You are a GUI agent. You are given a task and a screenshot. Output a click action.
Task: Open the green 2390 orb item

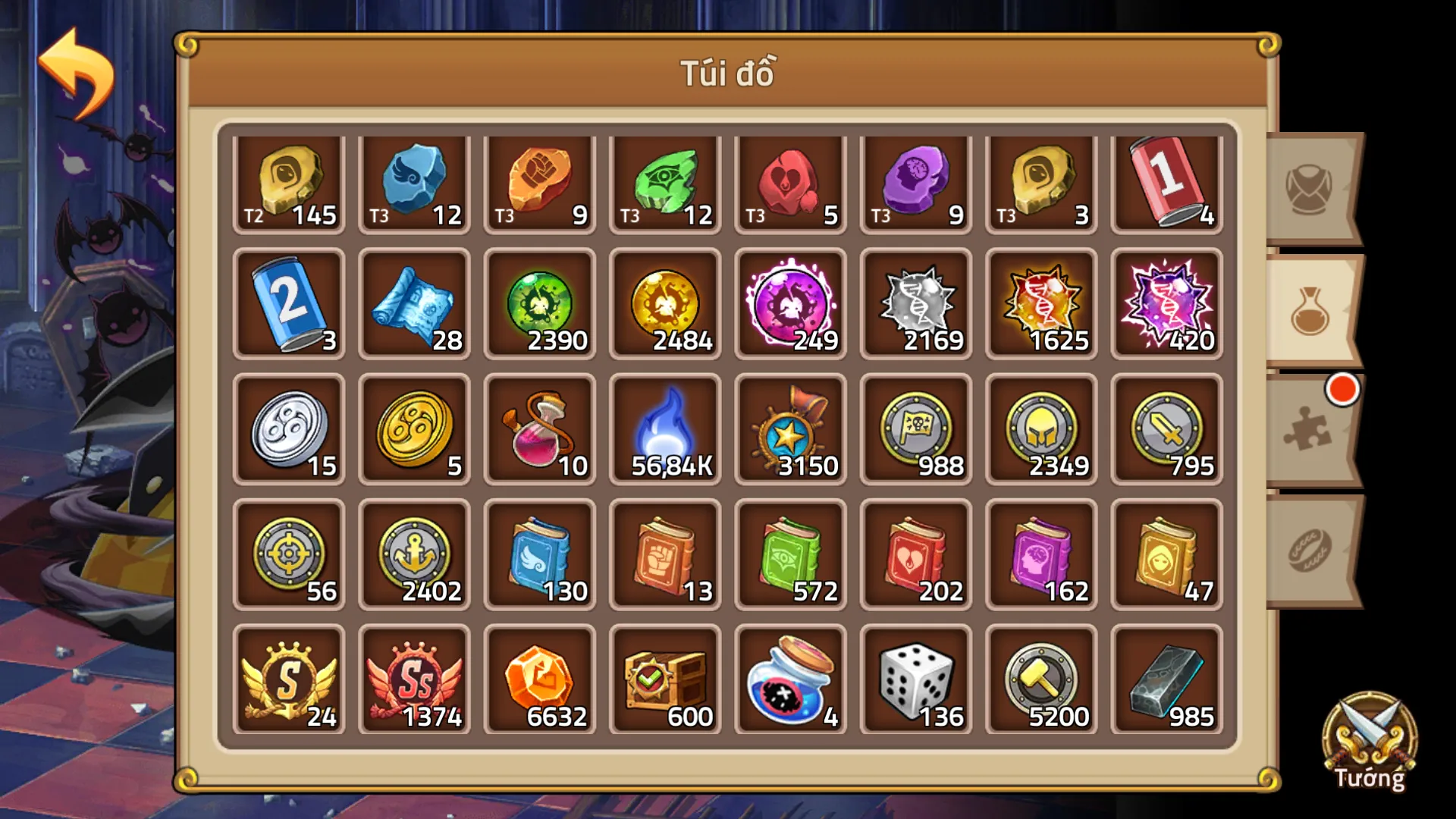point(539,306)
